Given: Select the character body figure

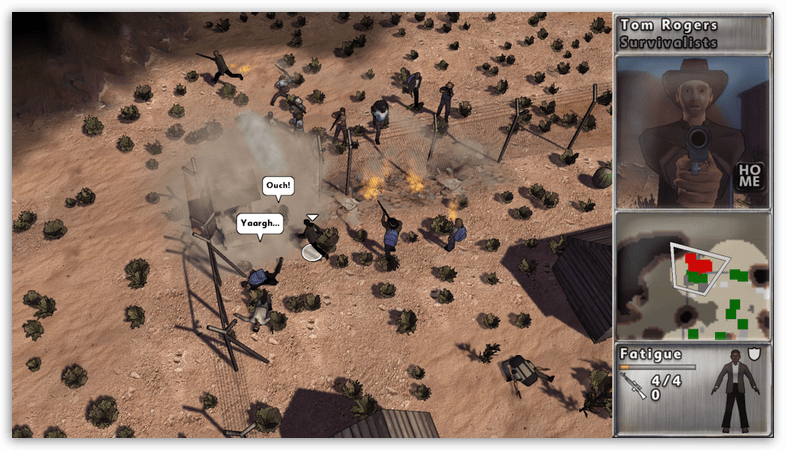Looking at the screenshot, I should (737, 392).
